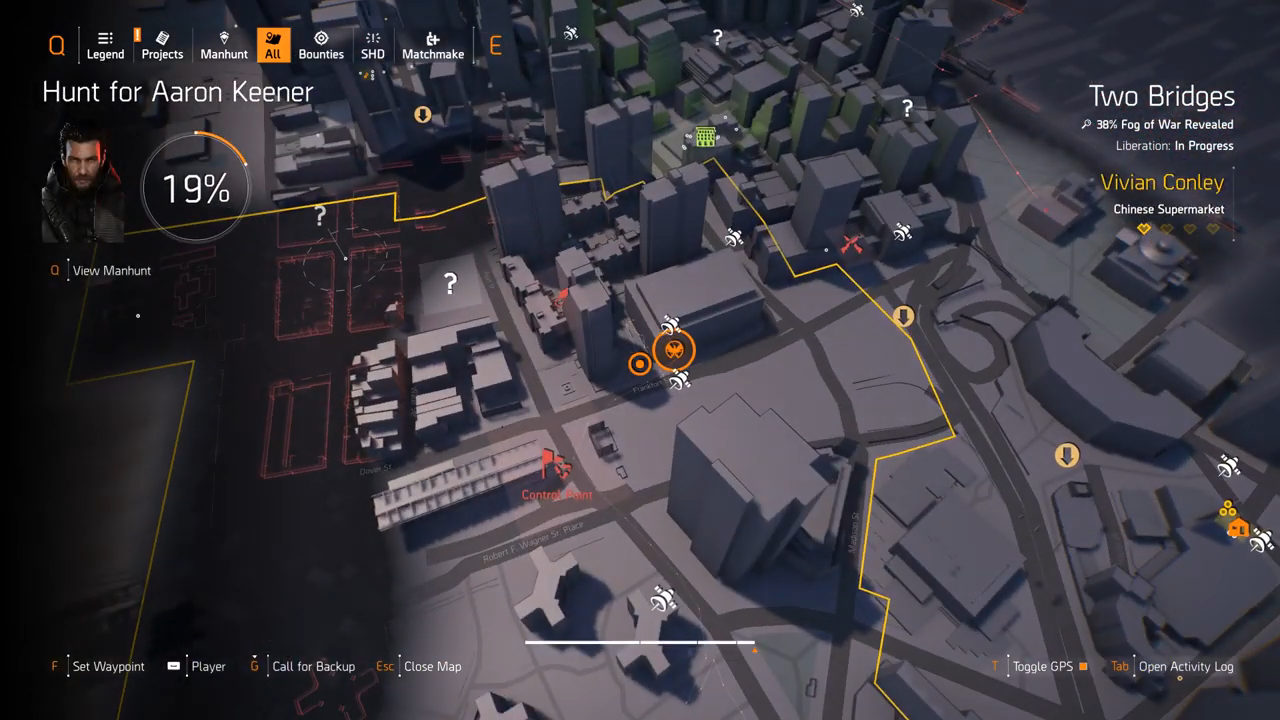This screenshot has width=1280, height=720.
Task: Select the Manhunt map filter
Action: tap(224, 45)
